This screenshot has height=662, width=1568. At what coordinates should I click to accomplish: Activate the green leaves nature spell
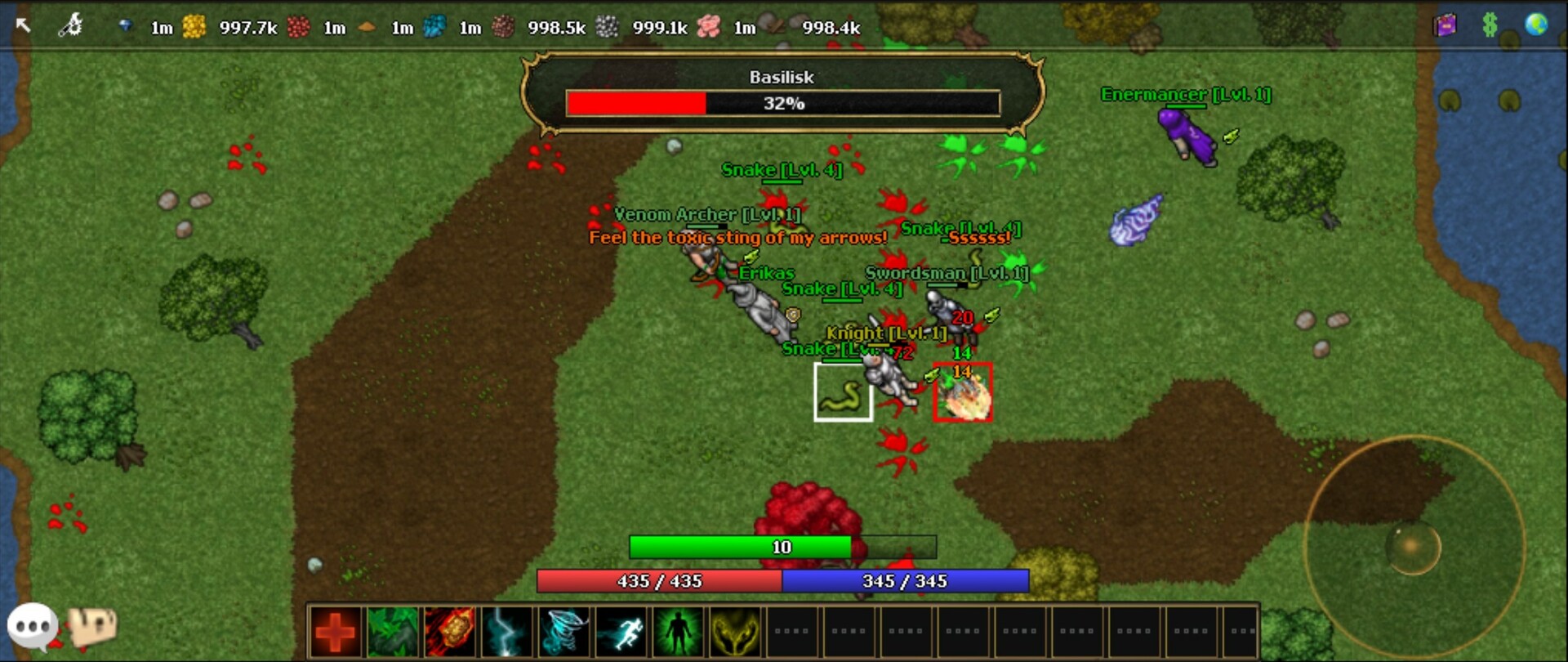pyautogui.click(x=393, y=629)
